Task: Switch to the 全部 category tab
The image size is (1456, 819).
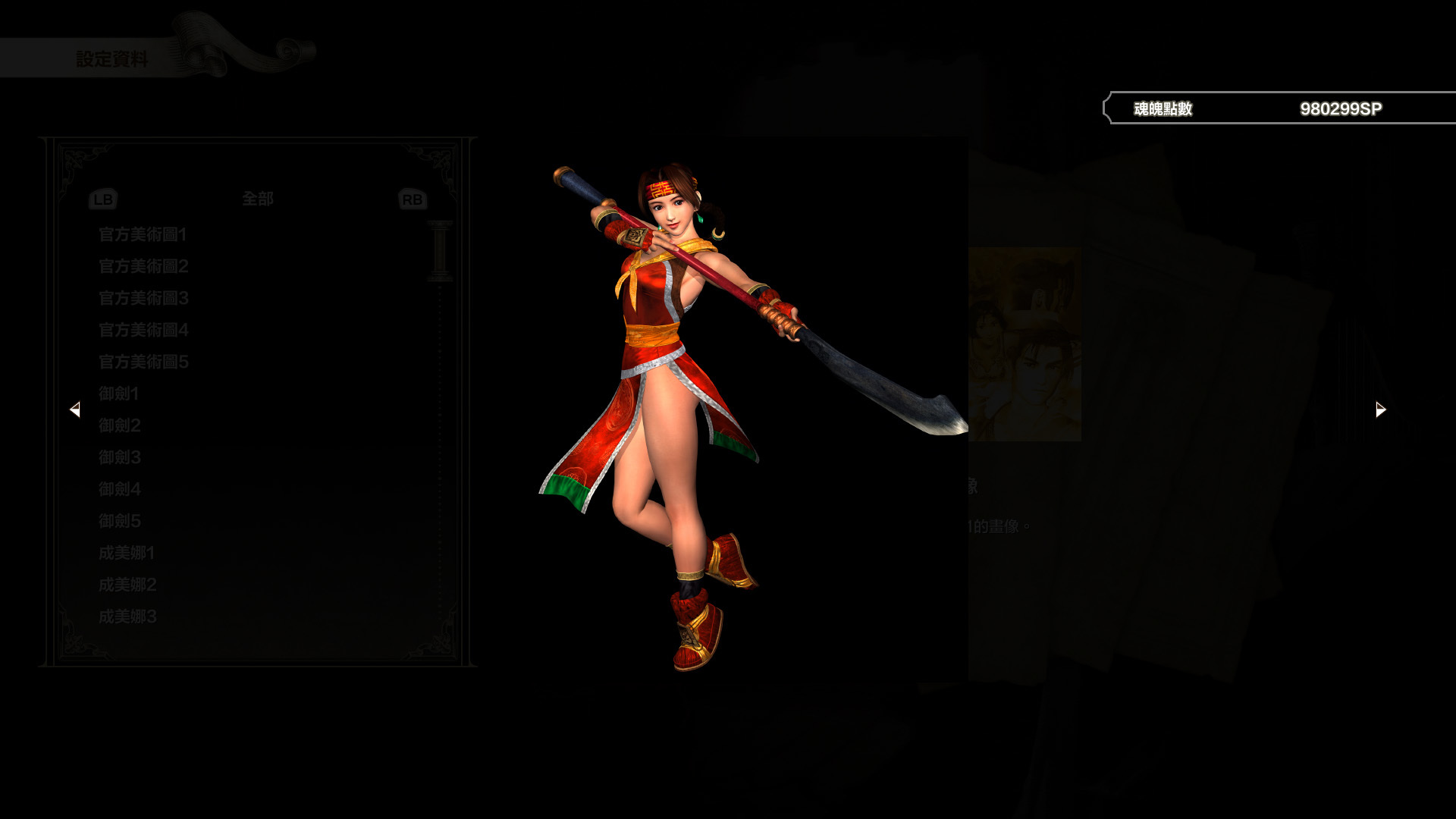Action: [257, 199]
